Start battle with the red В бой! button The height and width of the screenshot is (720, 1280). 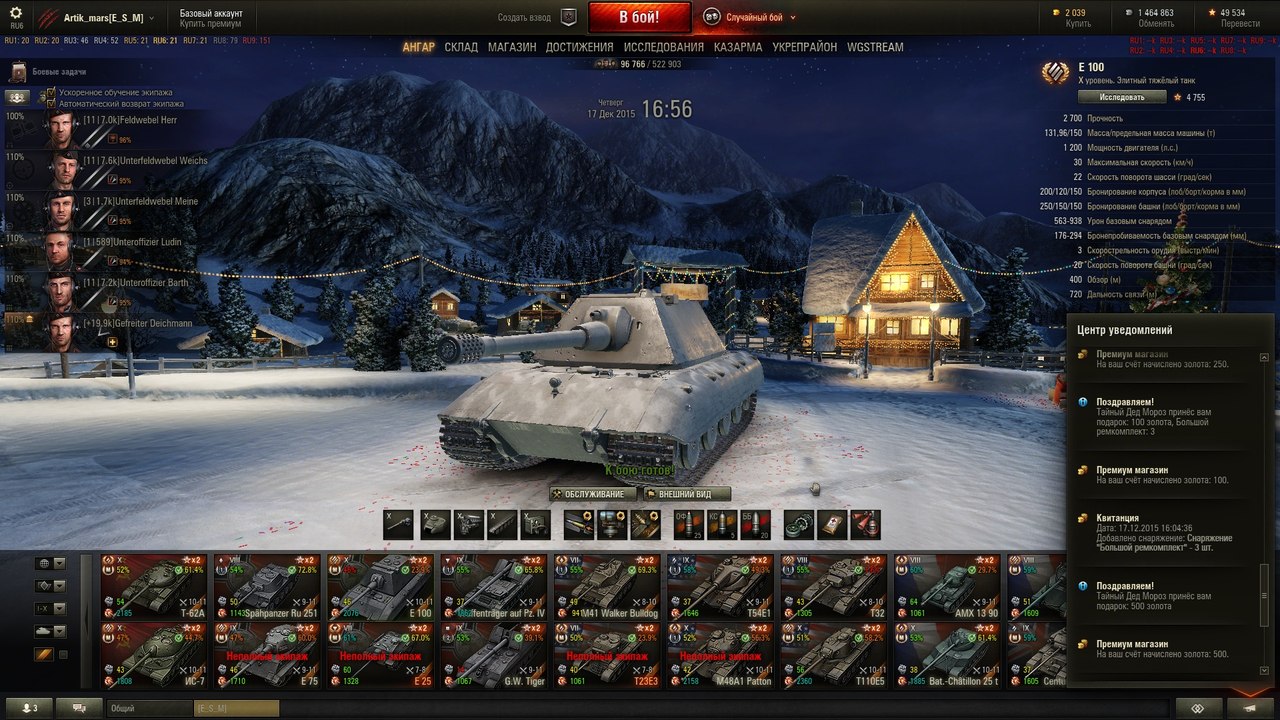click(x=639, y=17)
